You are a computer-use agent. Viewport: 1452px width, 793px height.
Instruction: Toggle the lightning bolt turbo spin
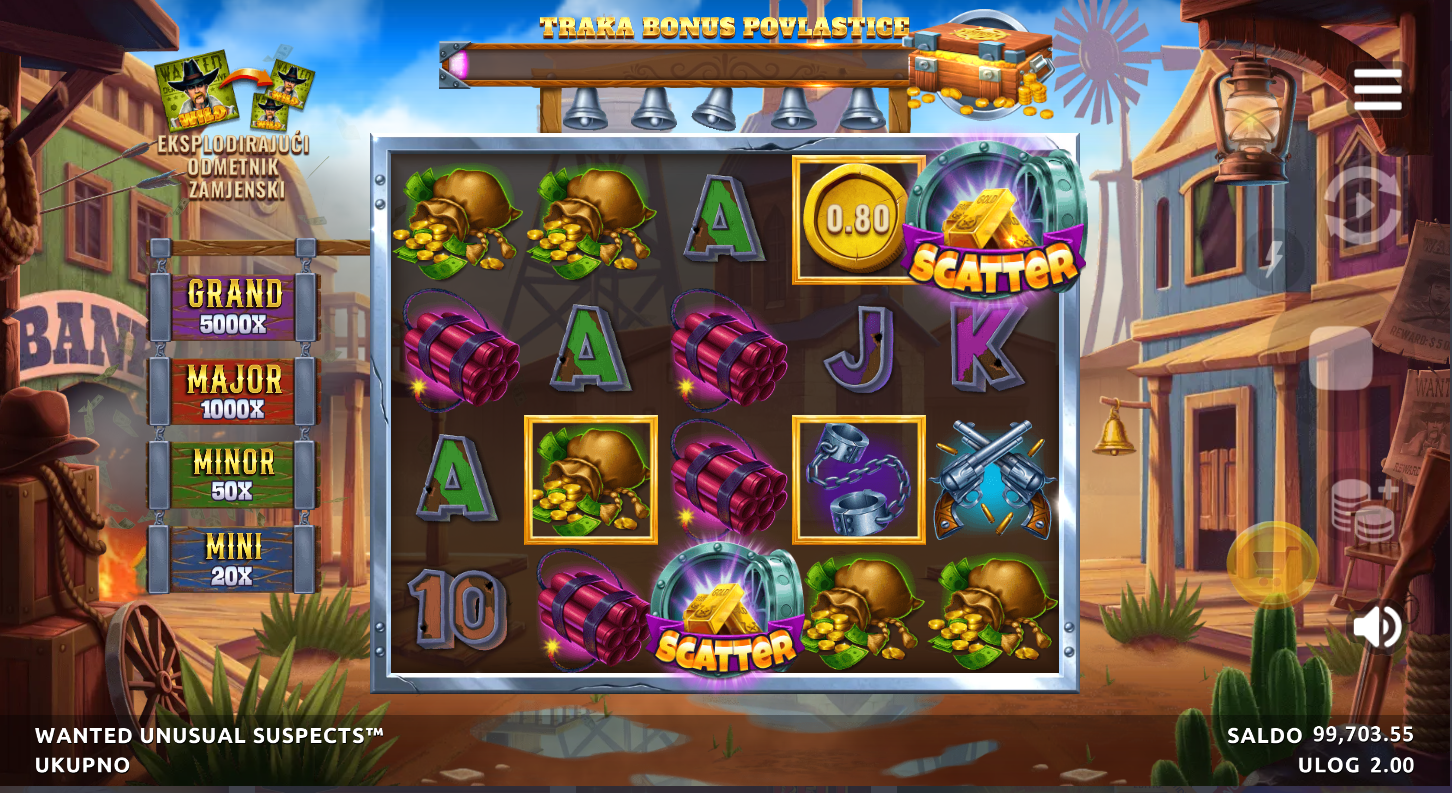1273,259
